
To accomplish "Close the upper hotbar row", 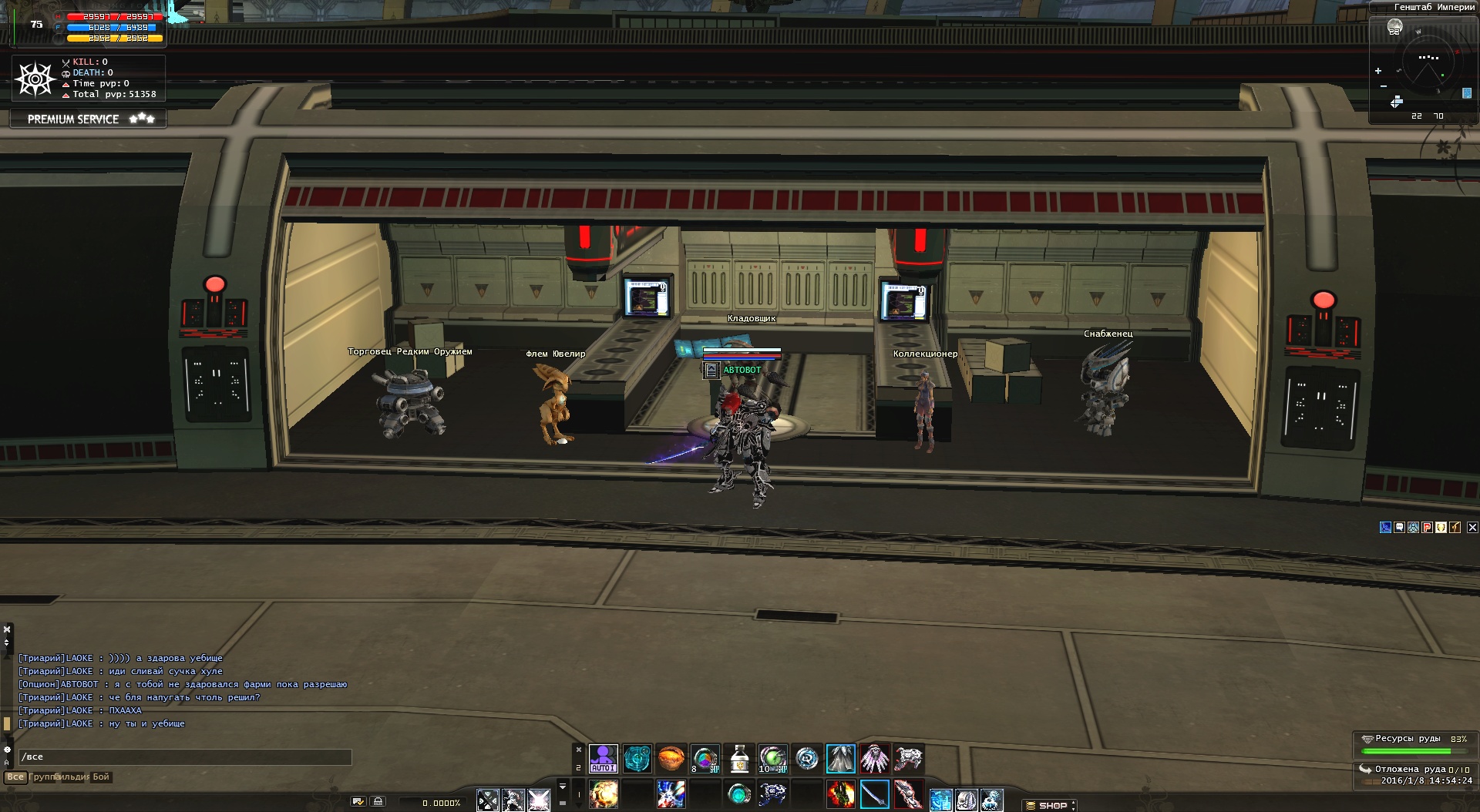I will (579, 750).
